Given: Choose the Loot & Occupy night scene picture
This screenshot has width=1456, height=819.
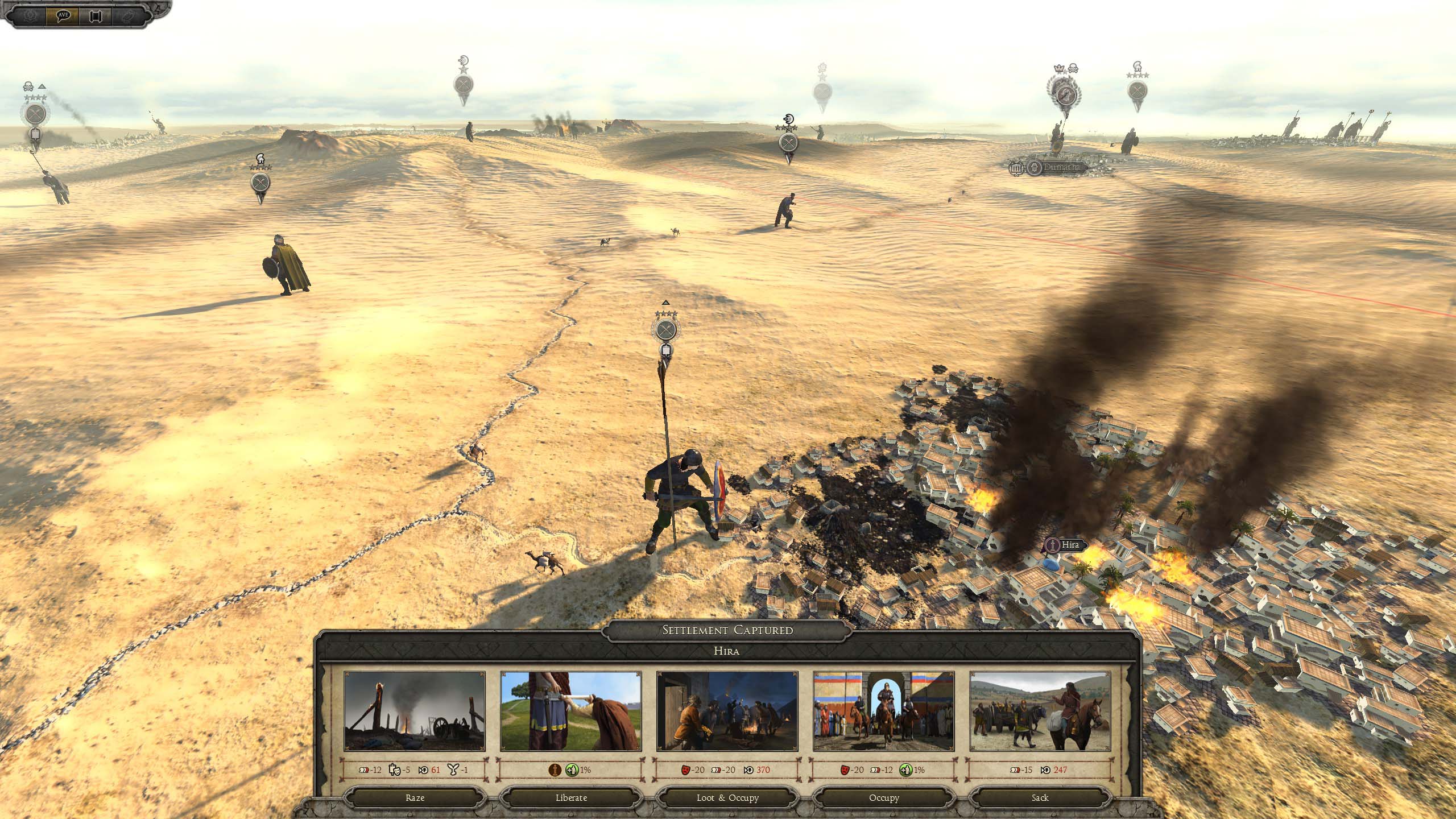Looking at the screenshot, I should (727, 712).
